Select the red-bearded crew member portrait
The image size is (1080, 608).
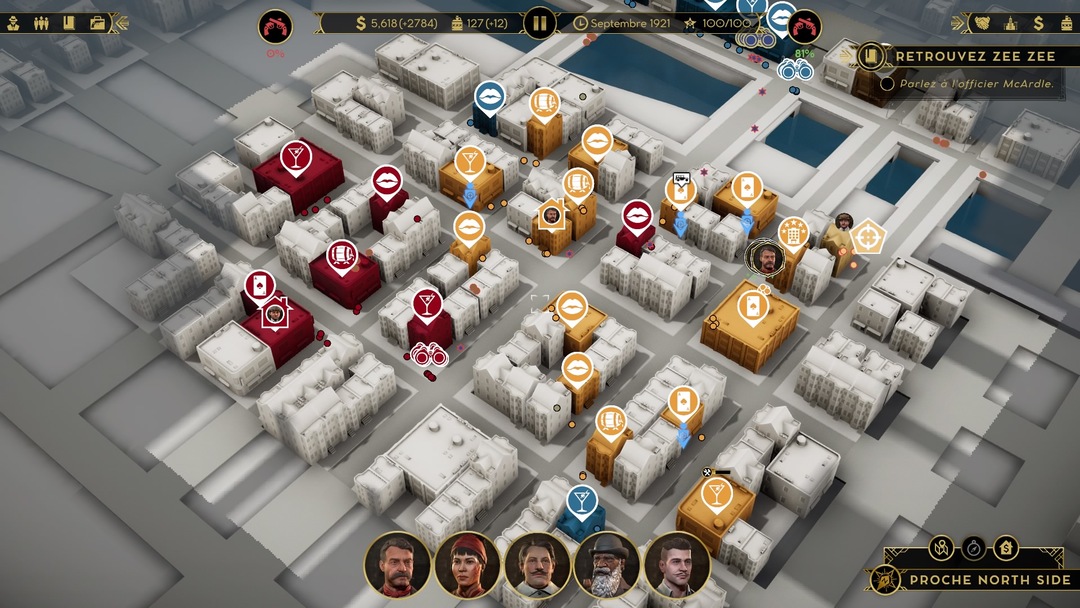pos(397,564)
